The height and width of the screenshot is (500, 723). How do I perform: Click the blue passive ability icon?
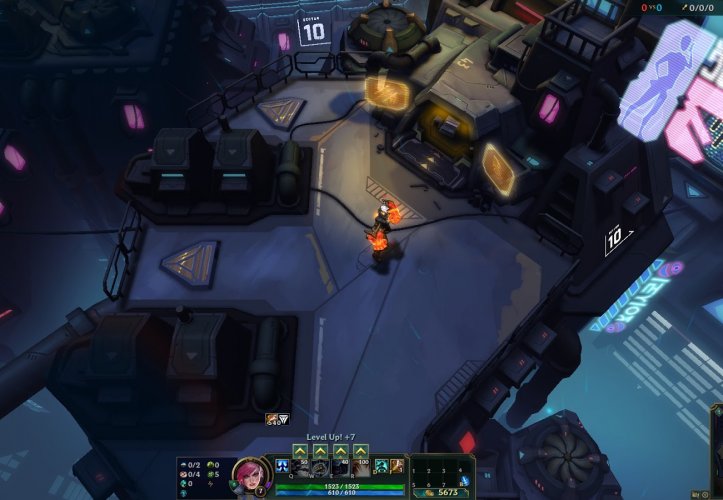pos(282,467)
